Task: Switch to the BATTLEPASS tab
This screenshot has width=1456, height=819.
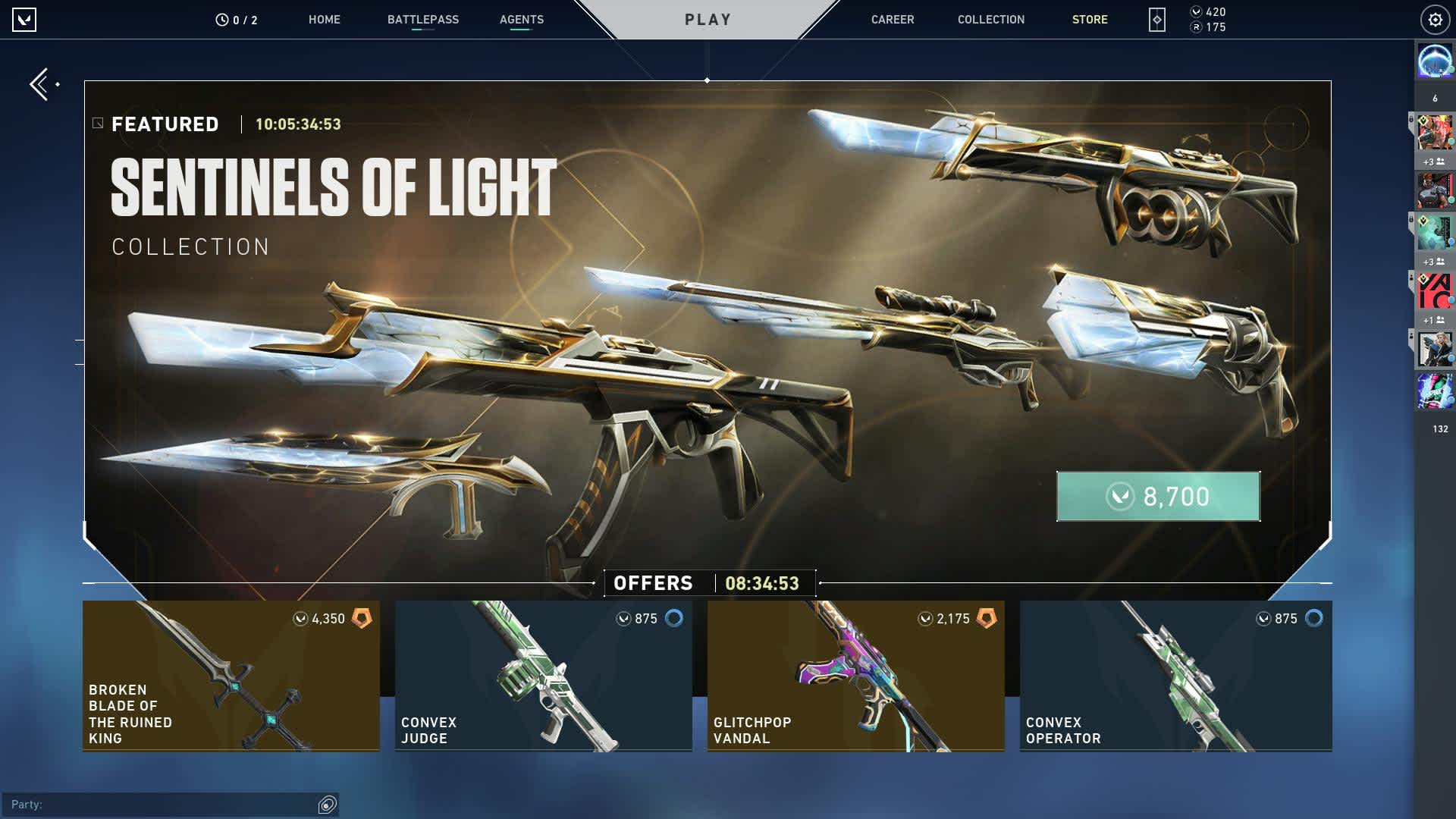Action: click(422, 20)
